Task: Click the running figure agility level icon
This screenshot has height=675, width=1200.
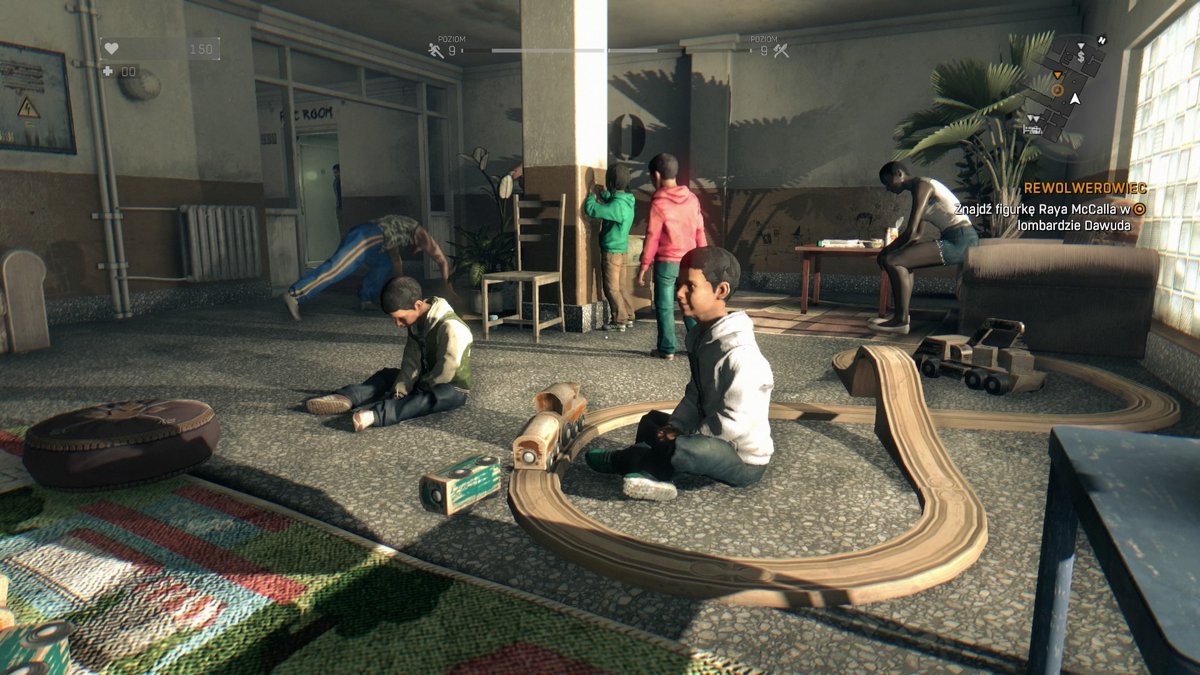Action: tap(436, 50)
